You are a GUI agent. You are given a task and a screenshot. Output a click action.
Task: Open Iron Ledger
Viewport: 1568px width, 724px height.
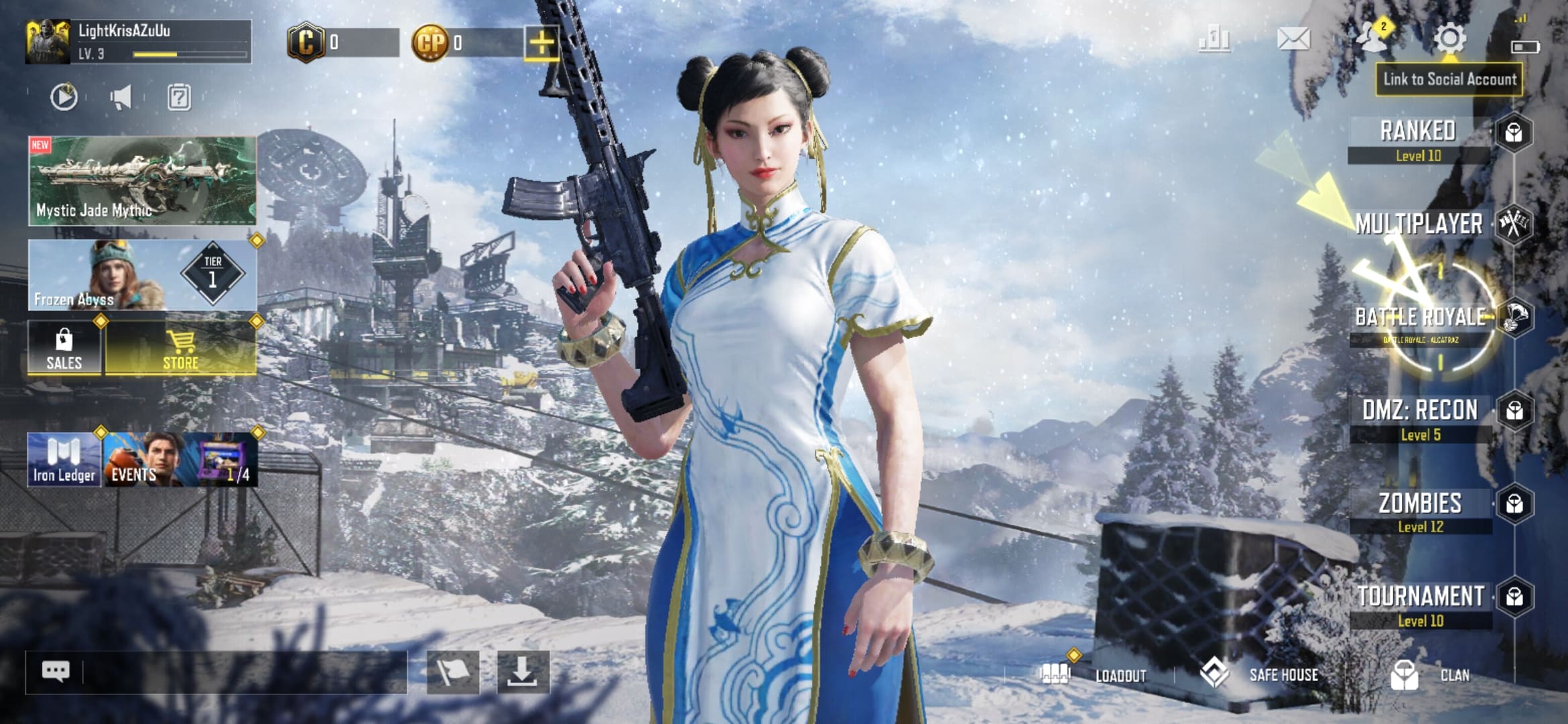tap(64, 460)
